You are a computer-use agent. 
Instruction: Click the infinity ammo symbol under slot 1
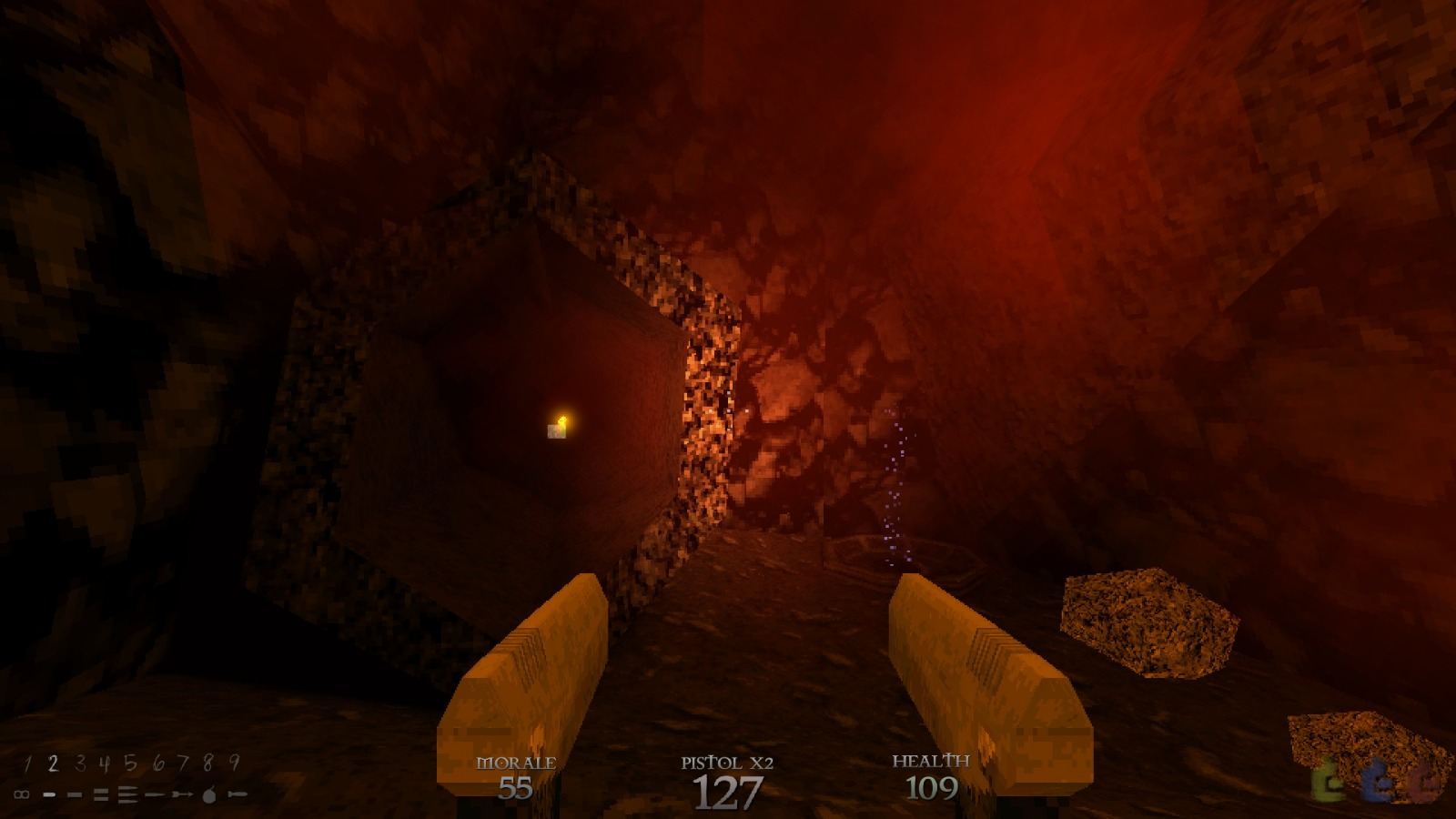[x=22, y=794]
